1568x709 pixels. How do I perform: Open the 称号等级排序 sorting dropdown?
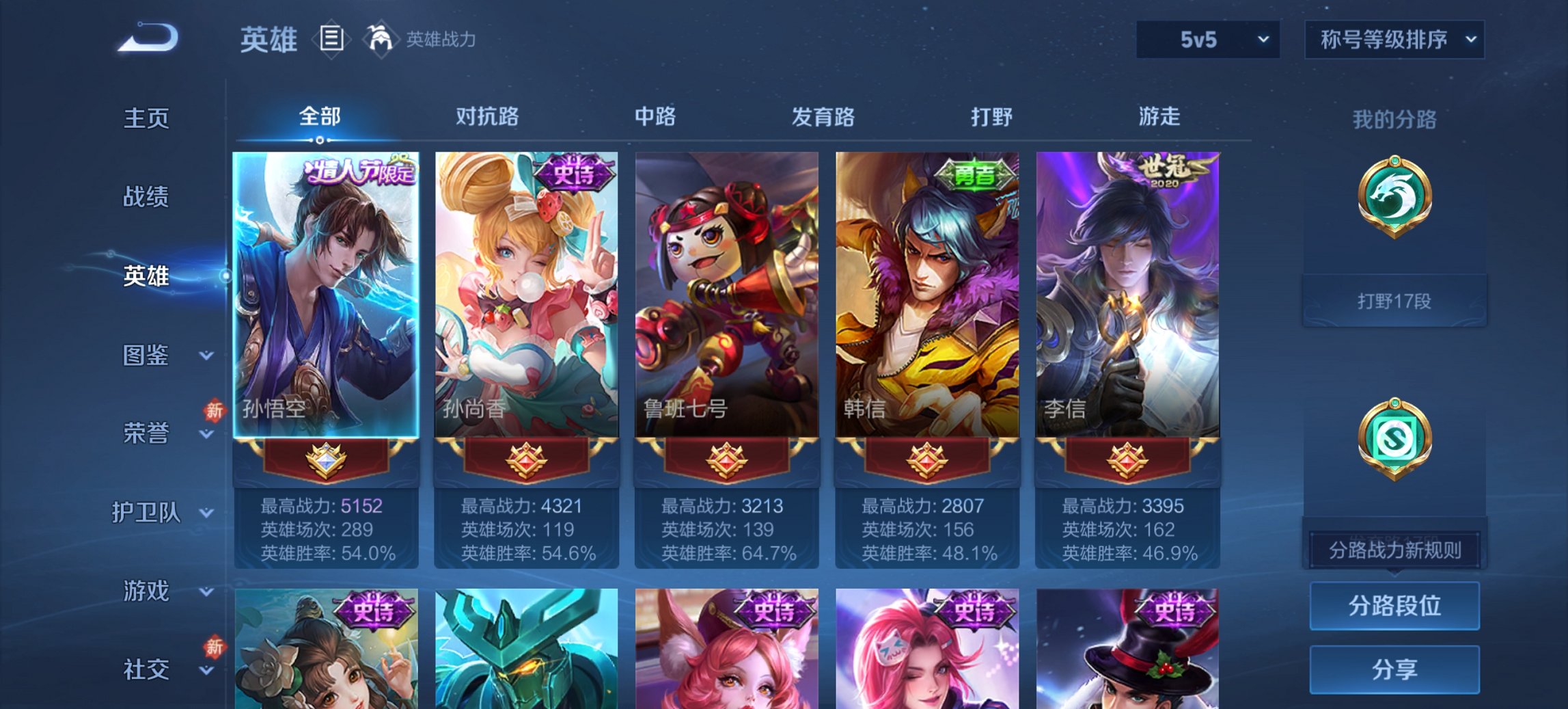point(1392,40)
